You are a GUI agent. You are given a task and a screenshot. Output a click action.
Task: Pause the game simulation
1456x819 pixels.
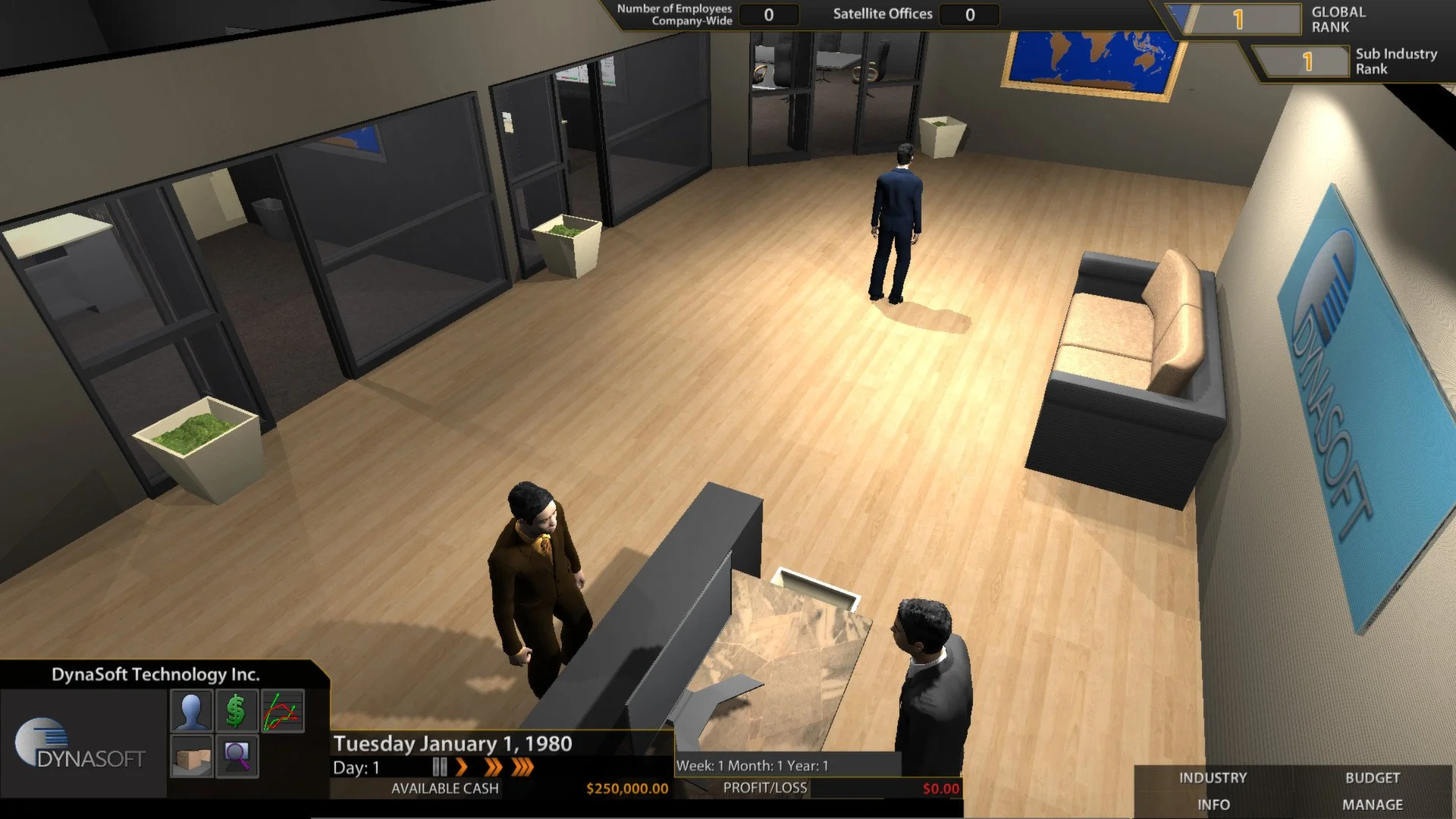click(441, 767)
